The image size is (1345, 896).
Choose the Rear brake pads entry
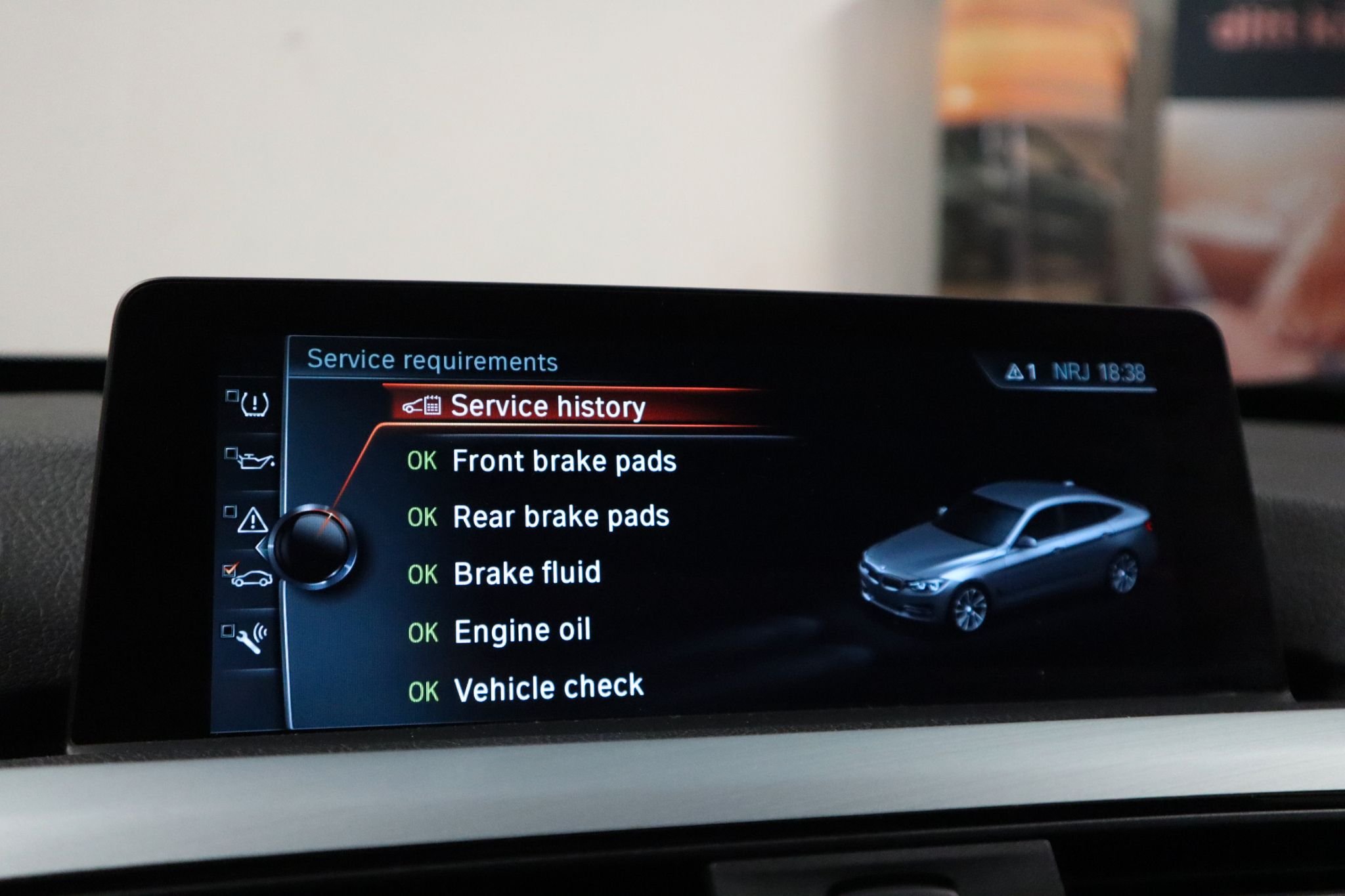(560, 517)
